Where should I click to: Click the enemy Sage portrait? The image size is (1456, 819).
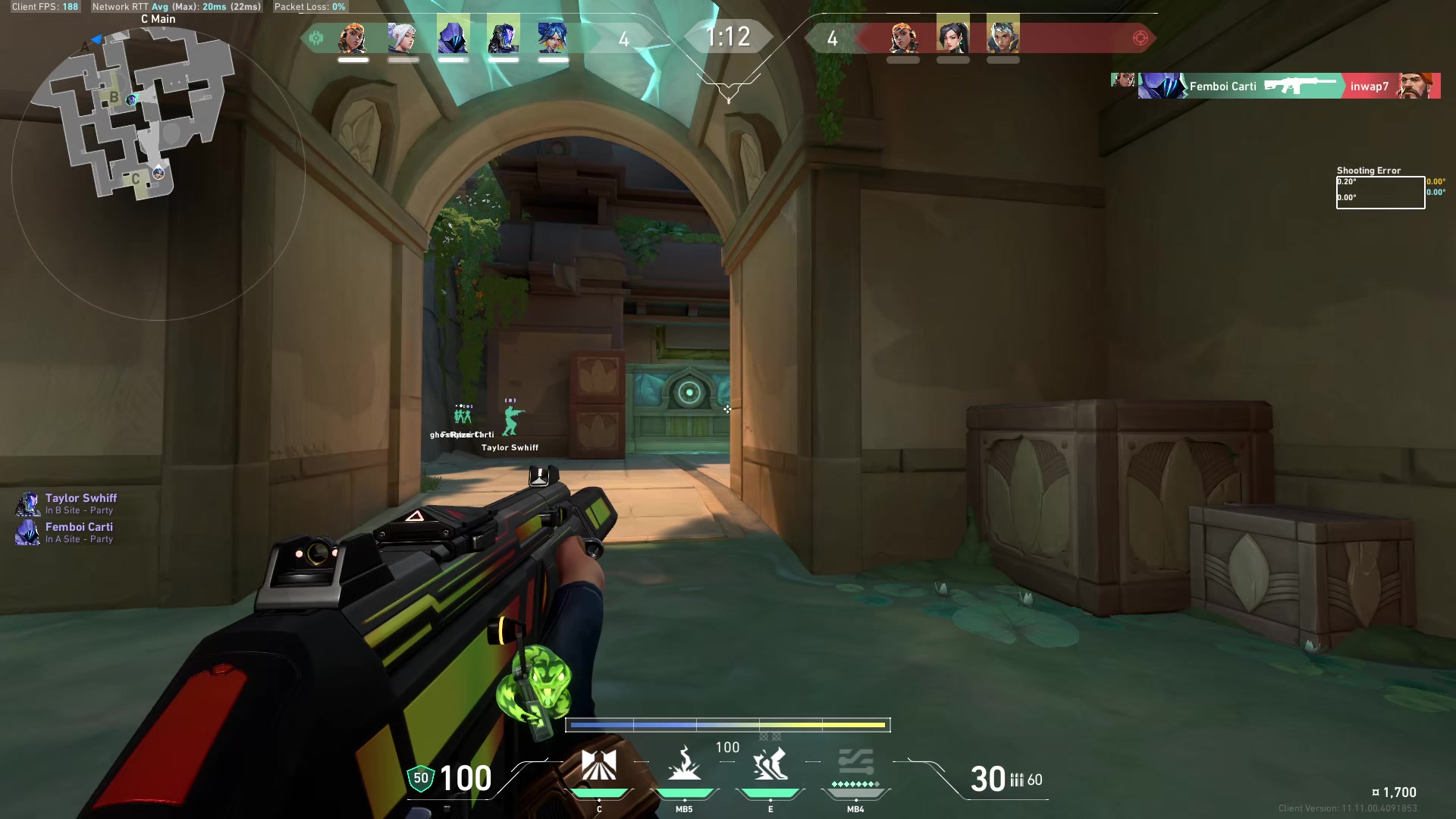coord(952,37)
